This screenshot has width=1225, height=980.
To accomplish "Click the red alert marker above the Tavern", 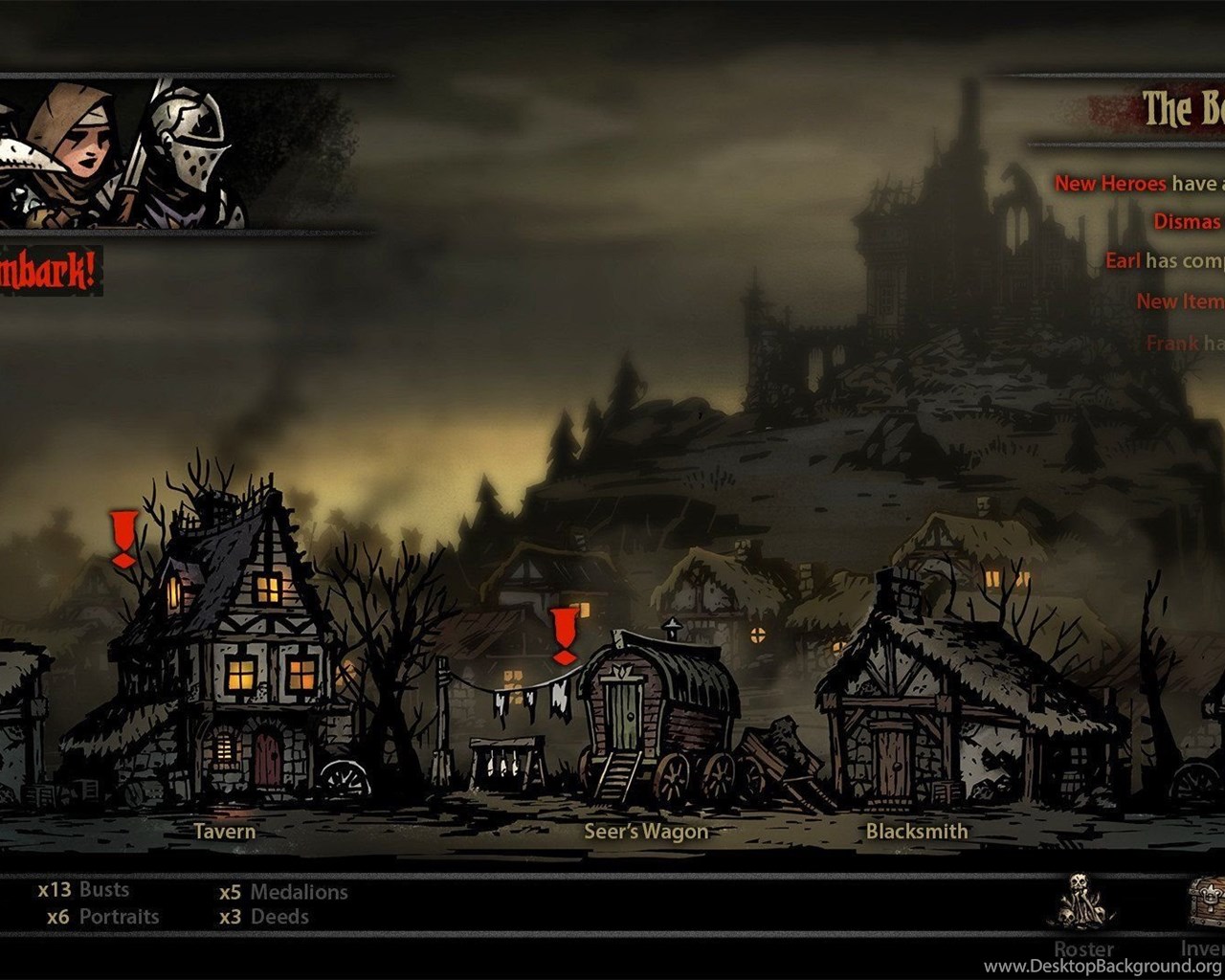I will (123, 539).
